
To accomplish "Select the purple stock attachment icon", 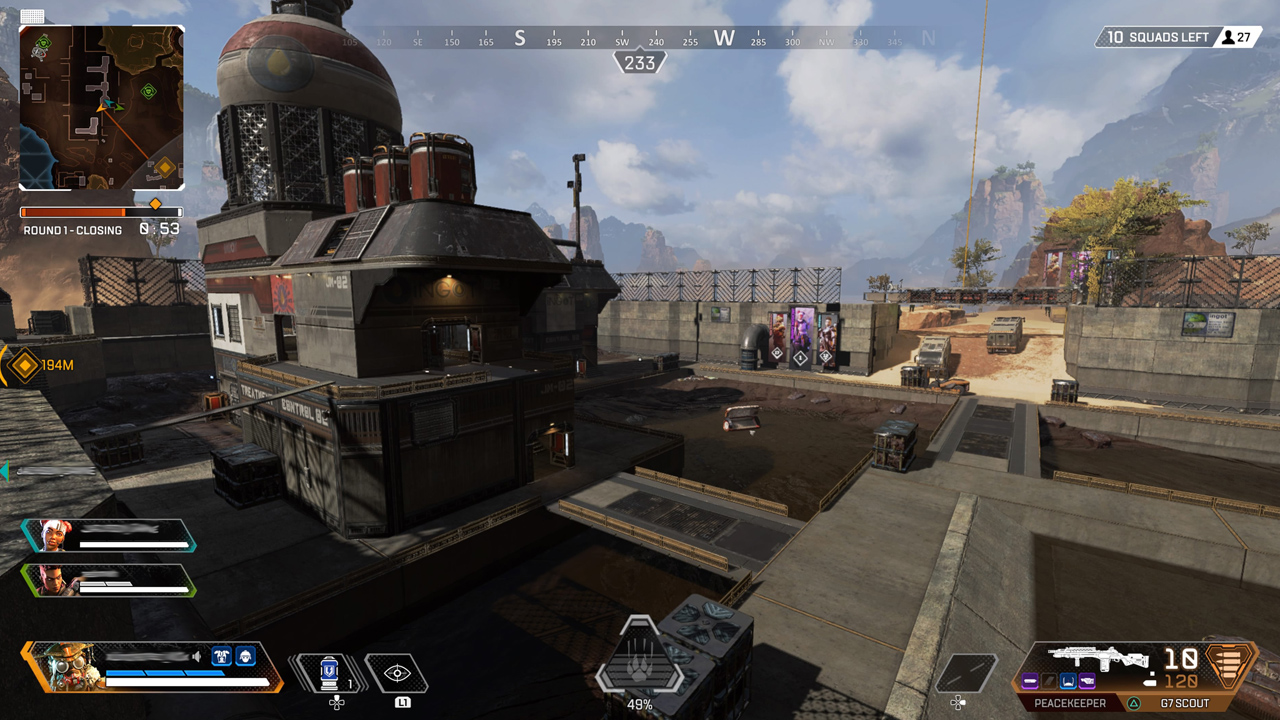I will click(1087, 681).
